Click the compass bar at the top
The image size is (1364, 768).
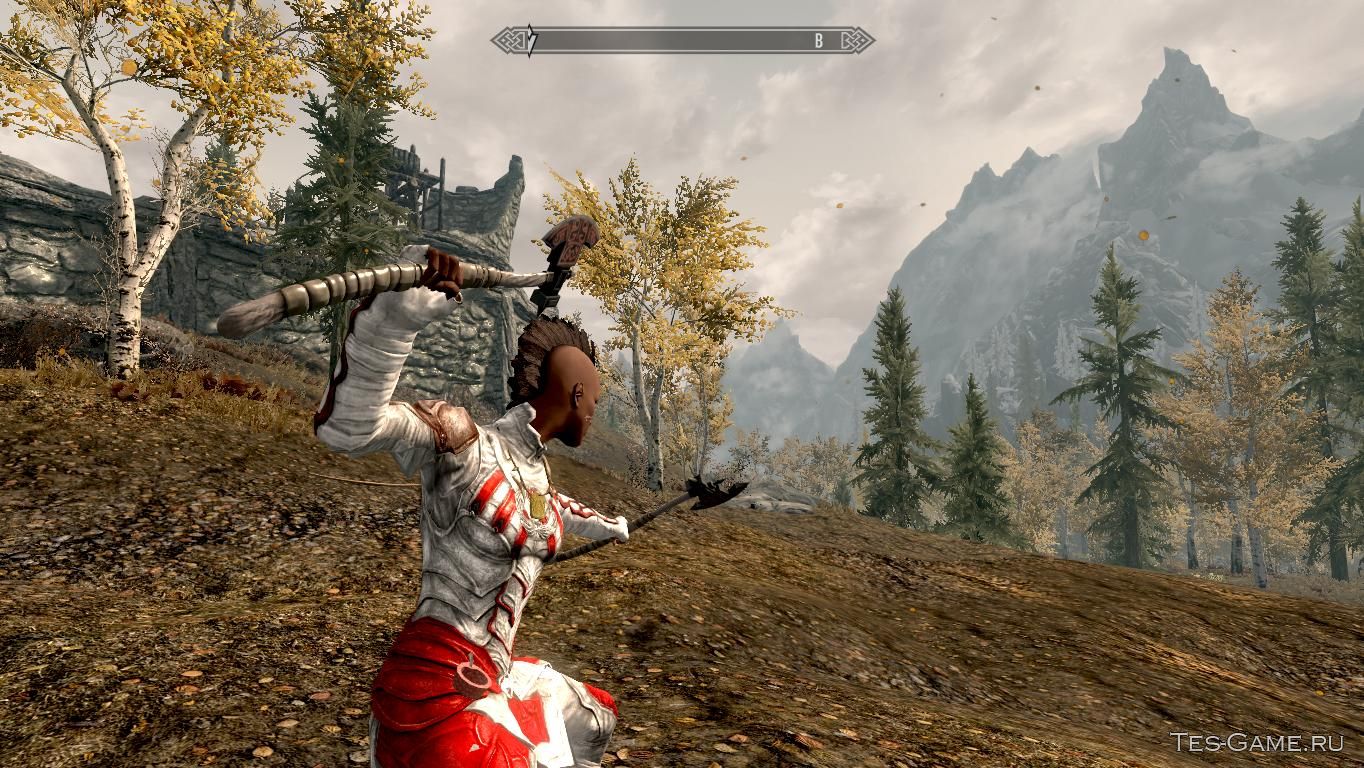(682, 41)
